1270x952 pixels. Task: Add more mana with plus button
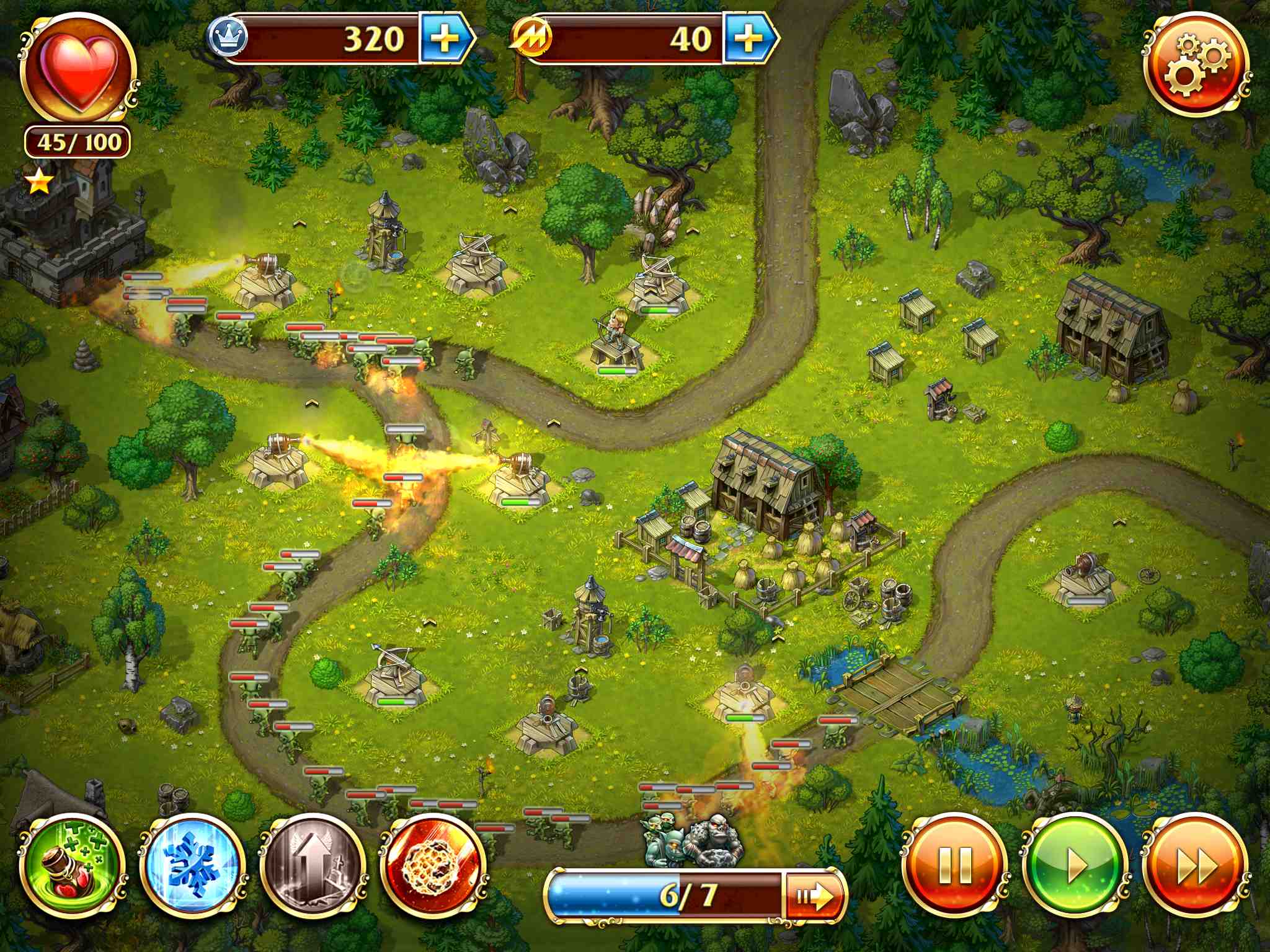(748, 39)
